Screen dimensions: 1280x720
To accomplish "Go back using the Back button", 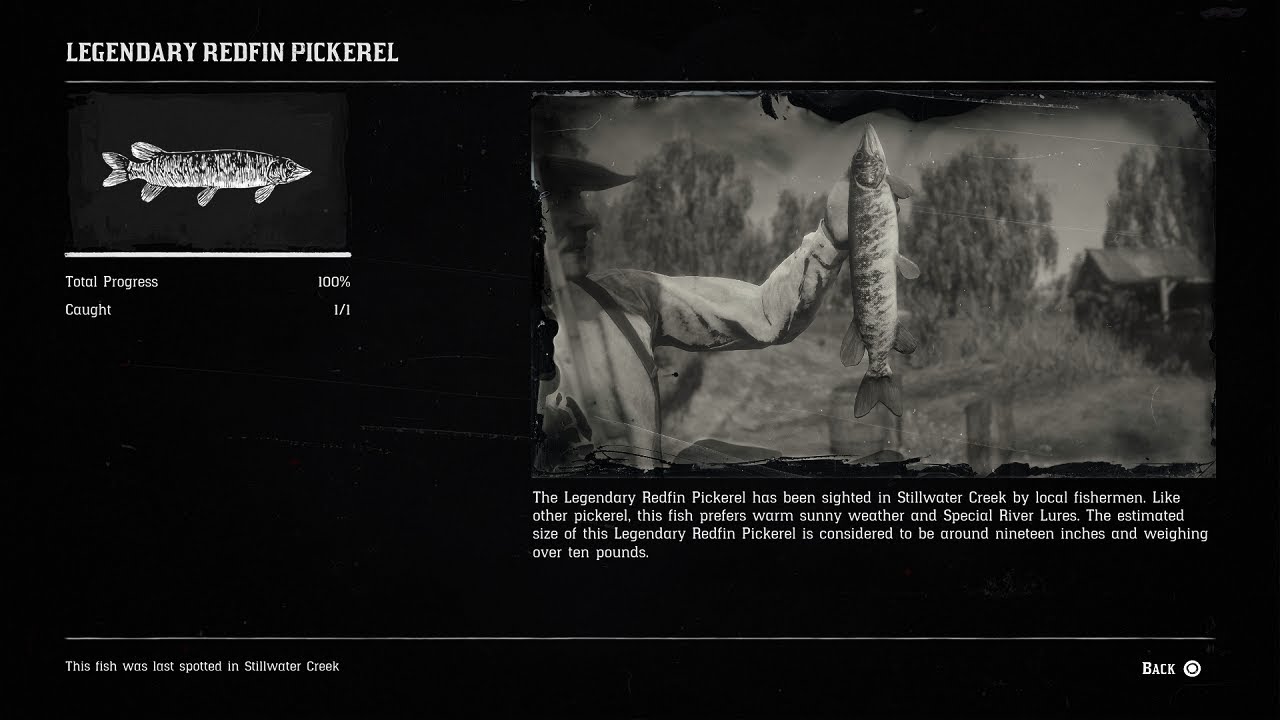I will pyautogui.click(x=1171, y=668).
